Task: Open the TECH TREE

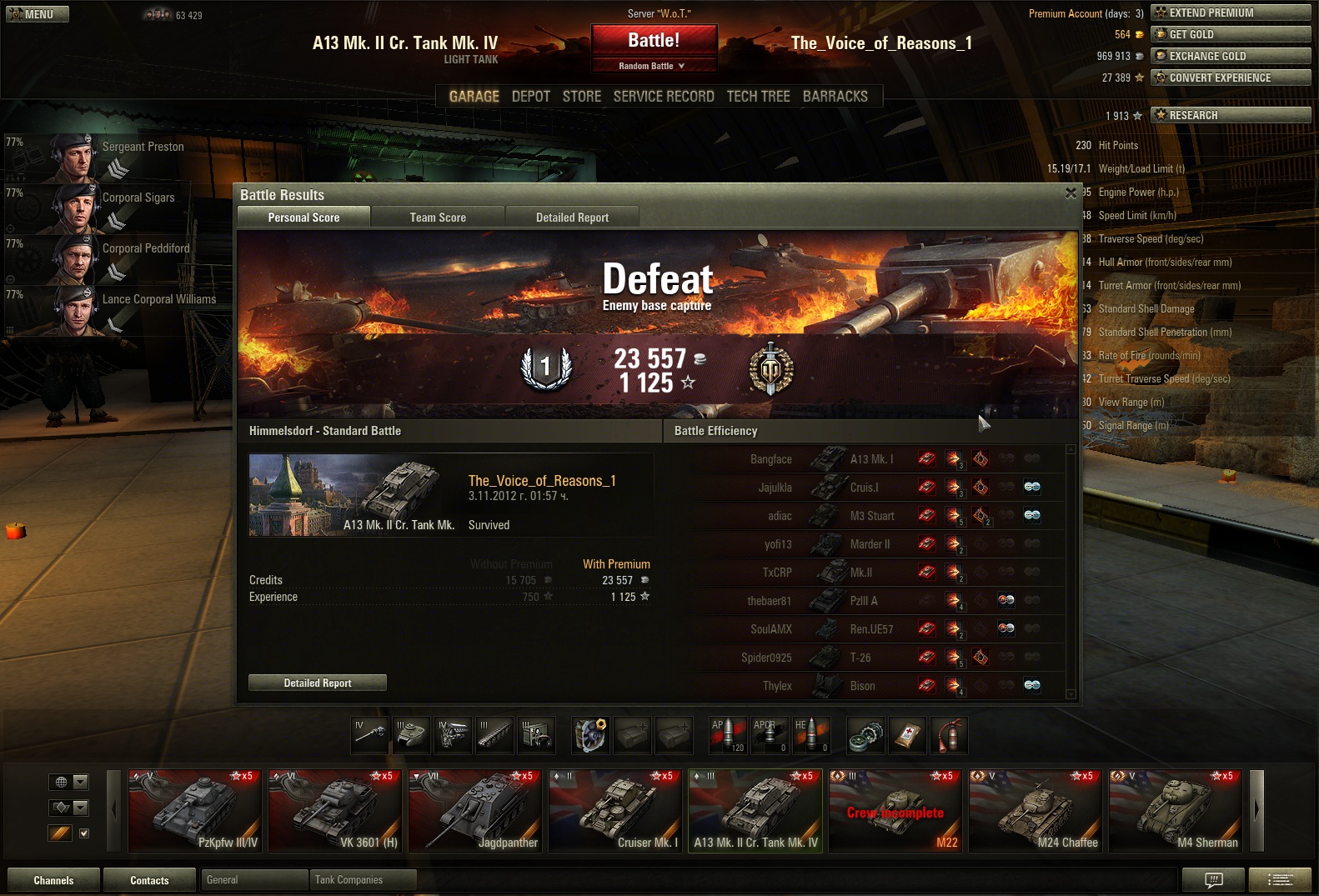Action: 758,97
